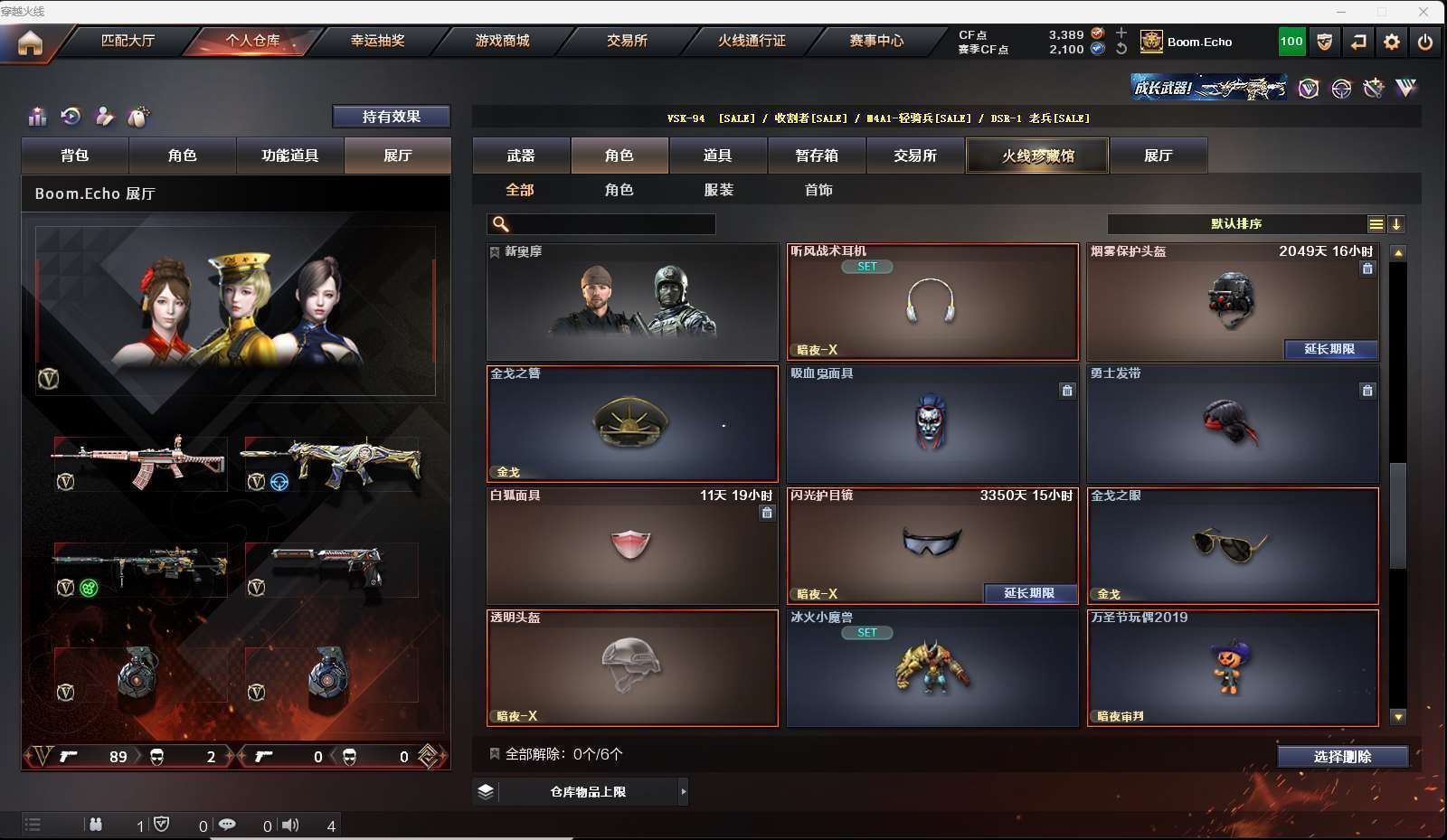Close the game window
This screenshot has height=840, width=1447.
[x=1423, y=12]
